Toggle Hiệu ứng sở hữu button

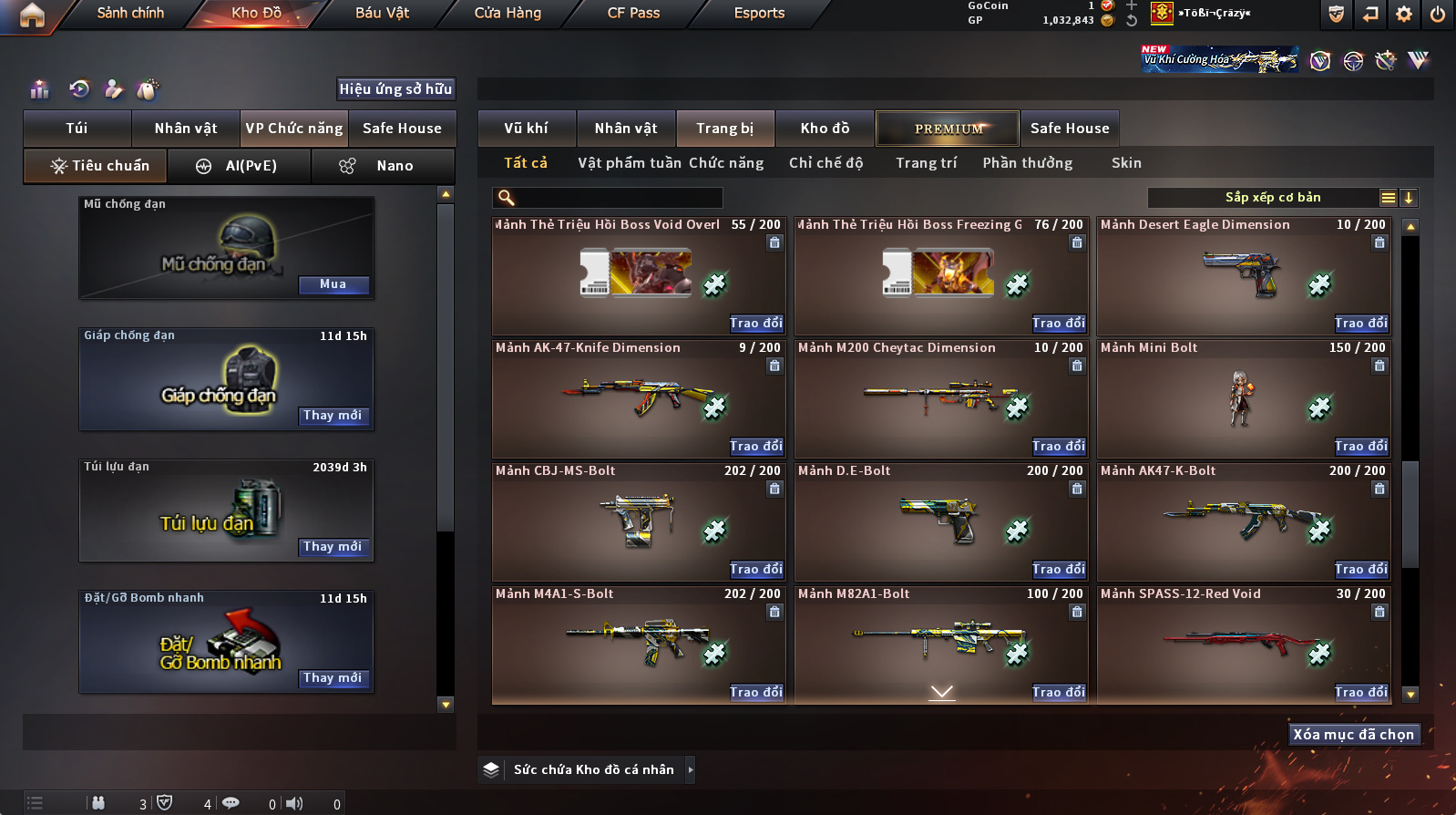point(395,88)
